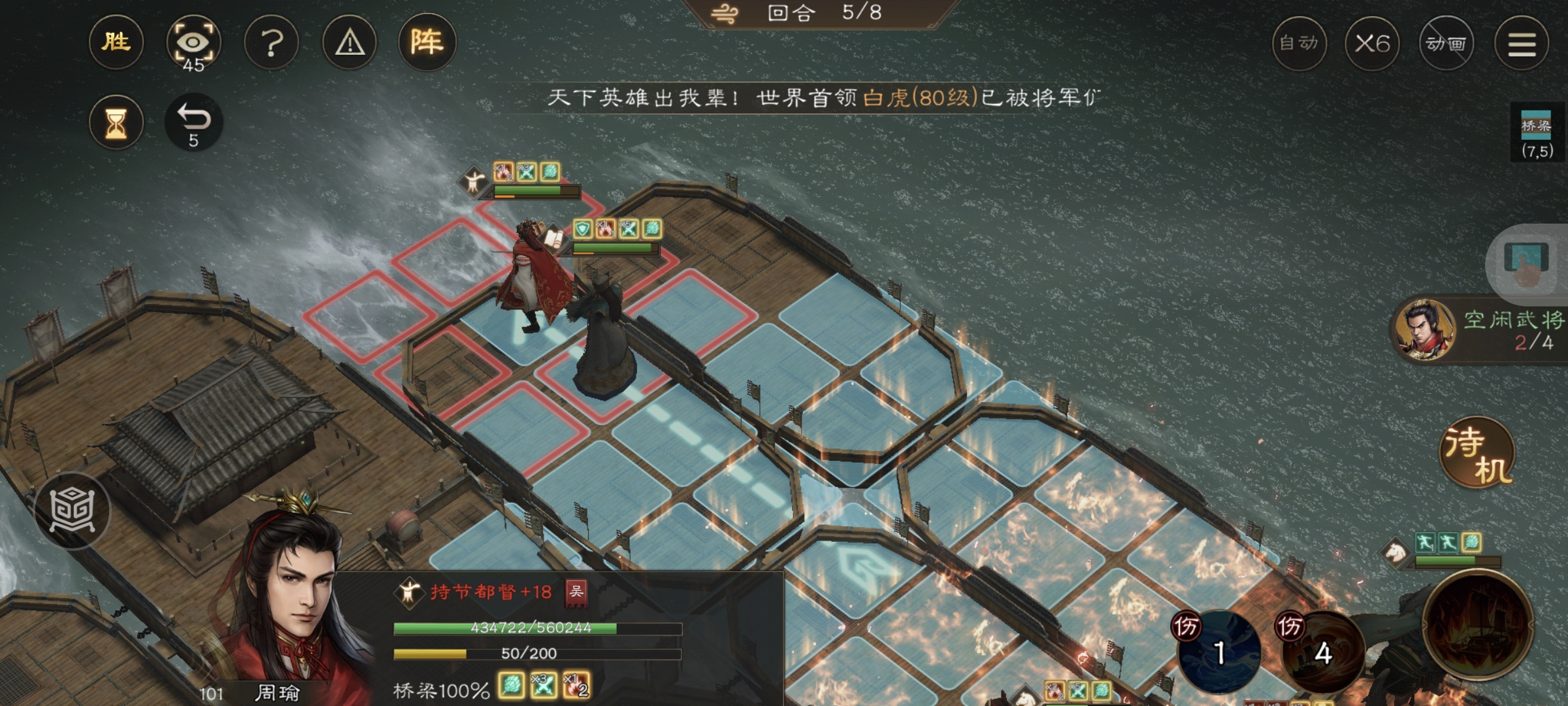The height and width of the screenshot is (706, 1568).
Task: Open the ? help icon
Action: pos(271,42)
